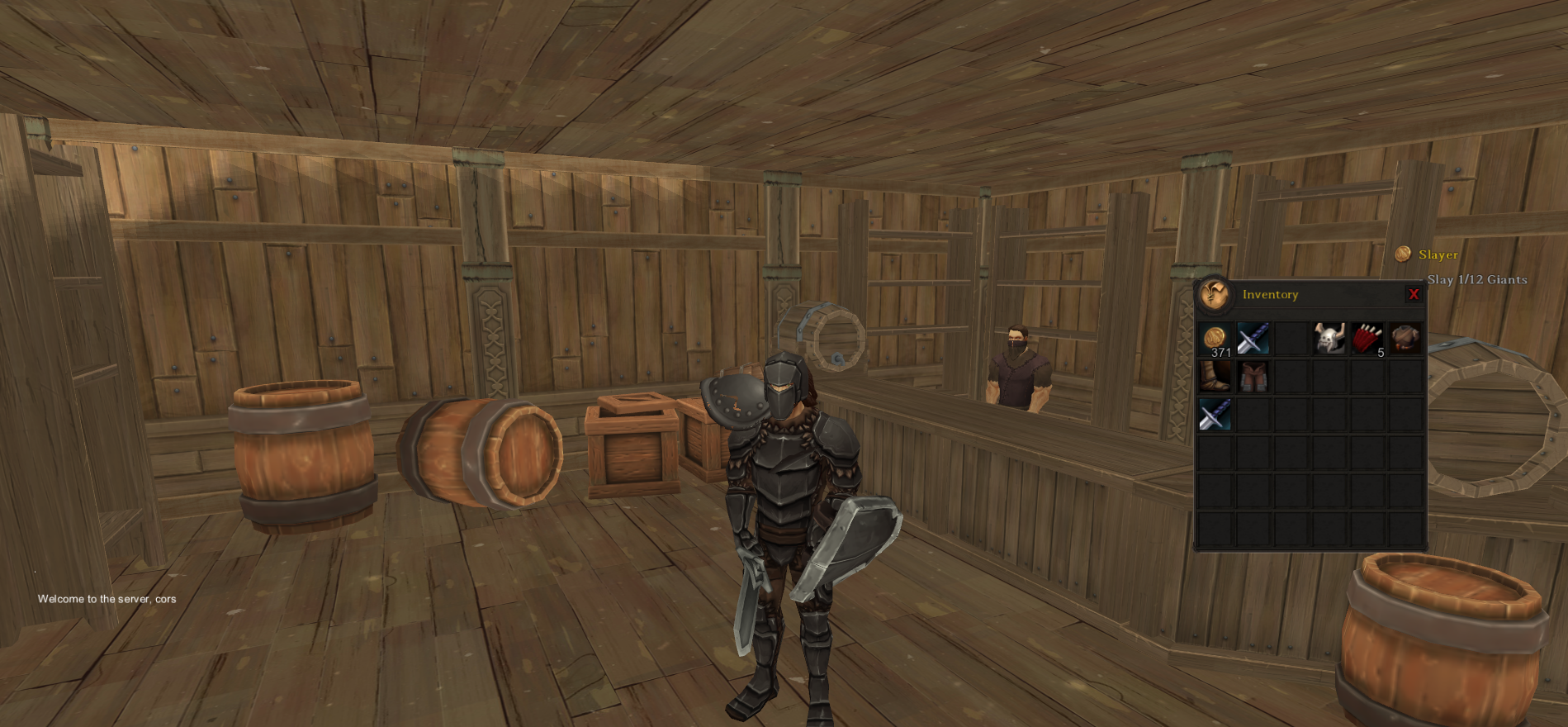
Task: Select the gold coins stack of 371
Action: [x=1215, y=339]
